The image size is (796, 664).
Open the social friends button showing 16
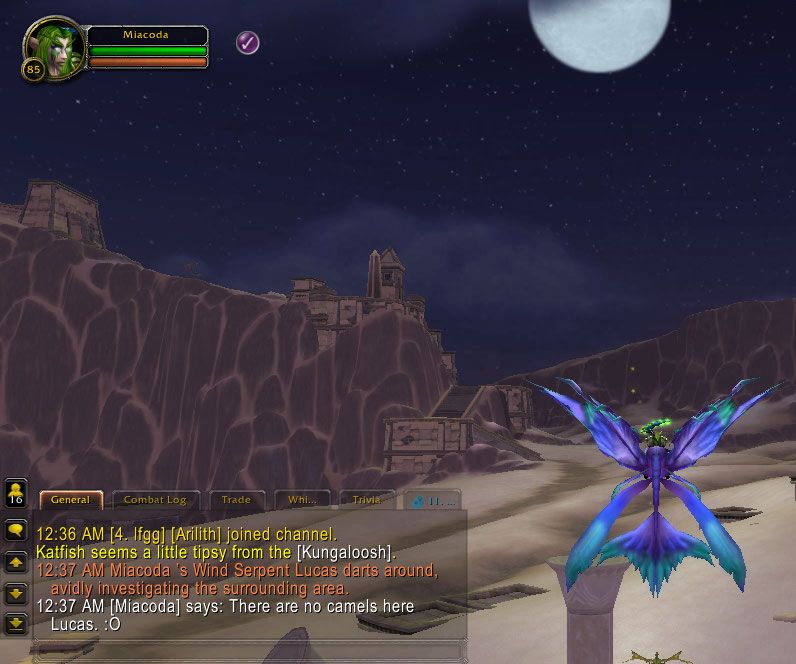coord(16,494)
